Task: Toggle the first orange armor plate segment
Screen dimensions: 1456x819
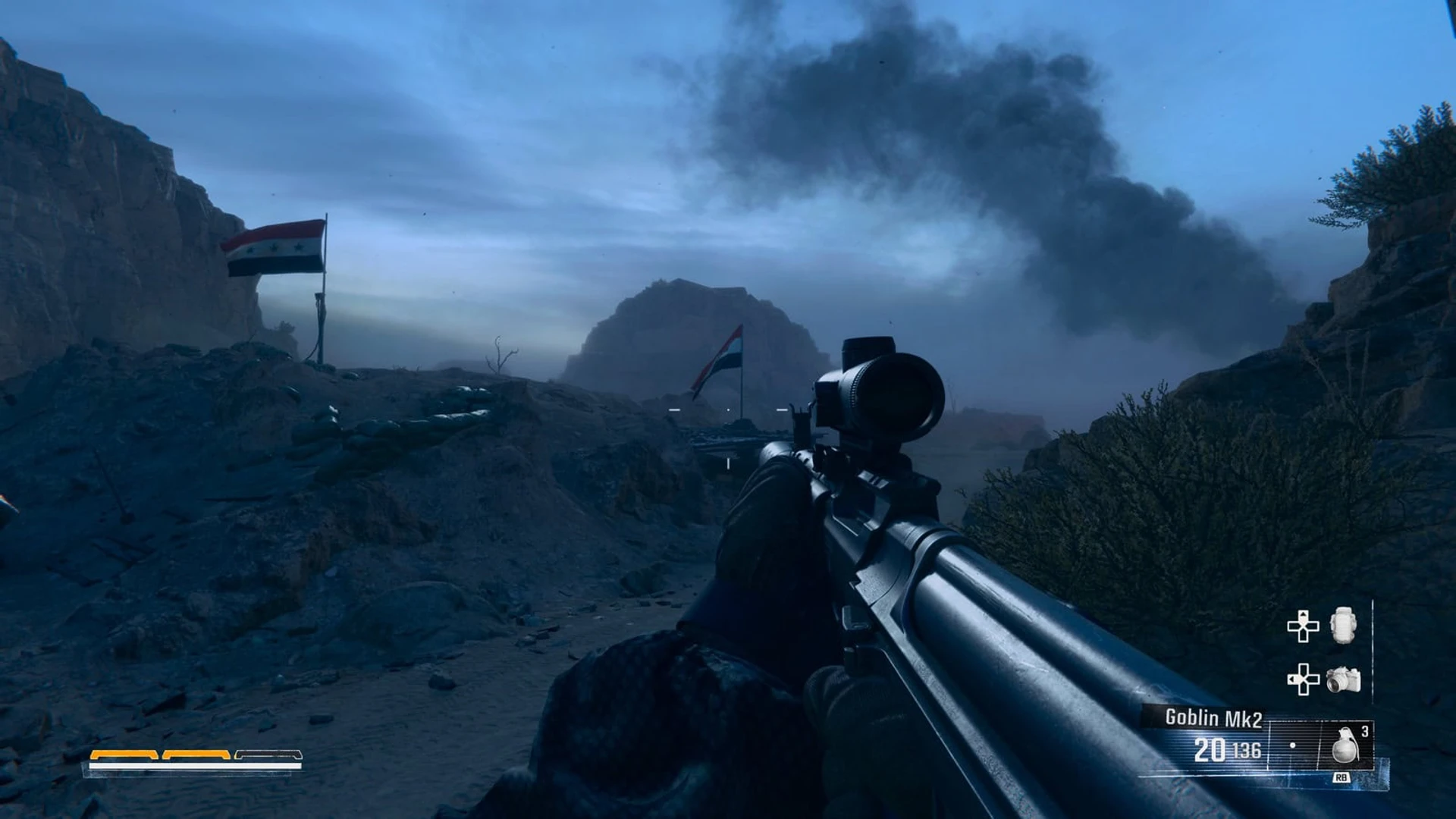Action: click(x=124, y=755)
